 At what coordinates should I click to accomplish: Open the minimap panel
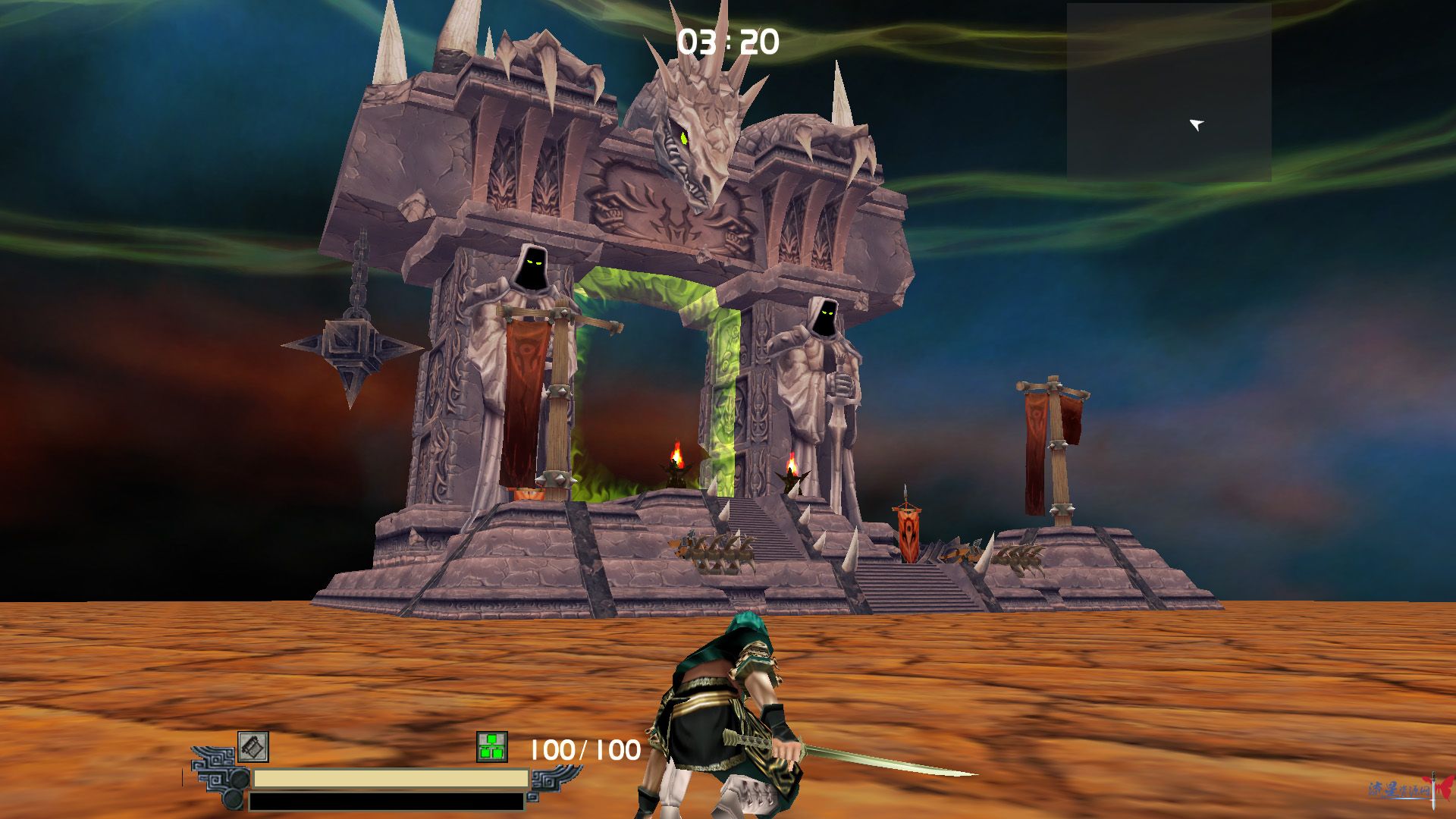point(1169,92)
